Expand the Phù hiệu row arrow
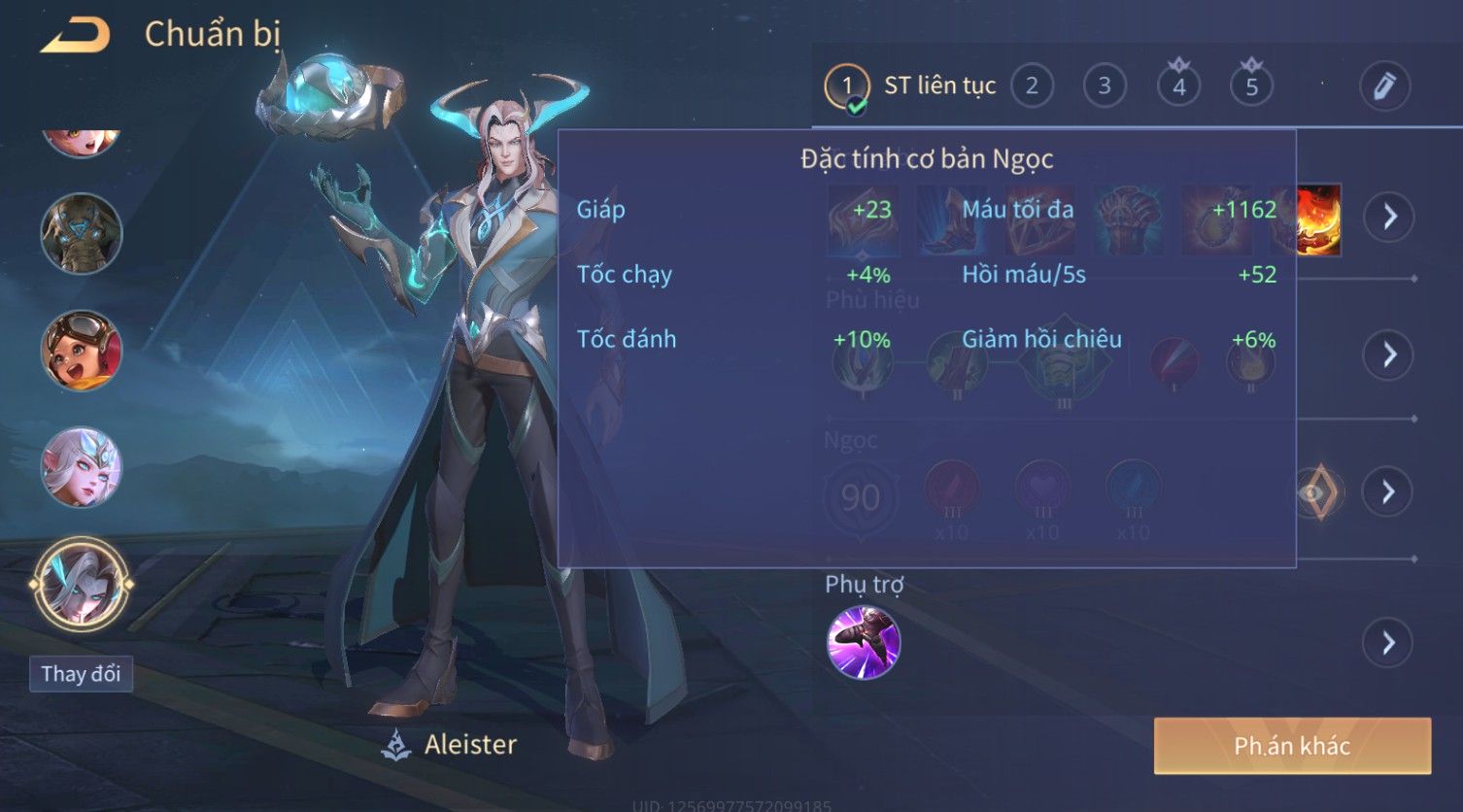The image size is (1463, 812). [1389, 355]
